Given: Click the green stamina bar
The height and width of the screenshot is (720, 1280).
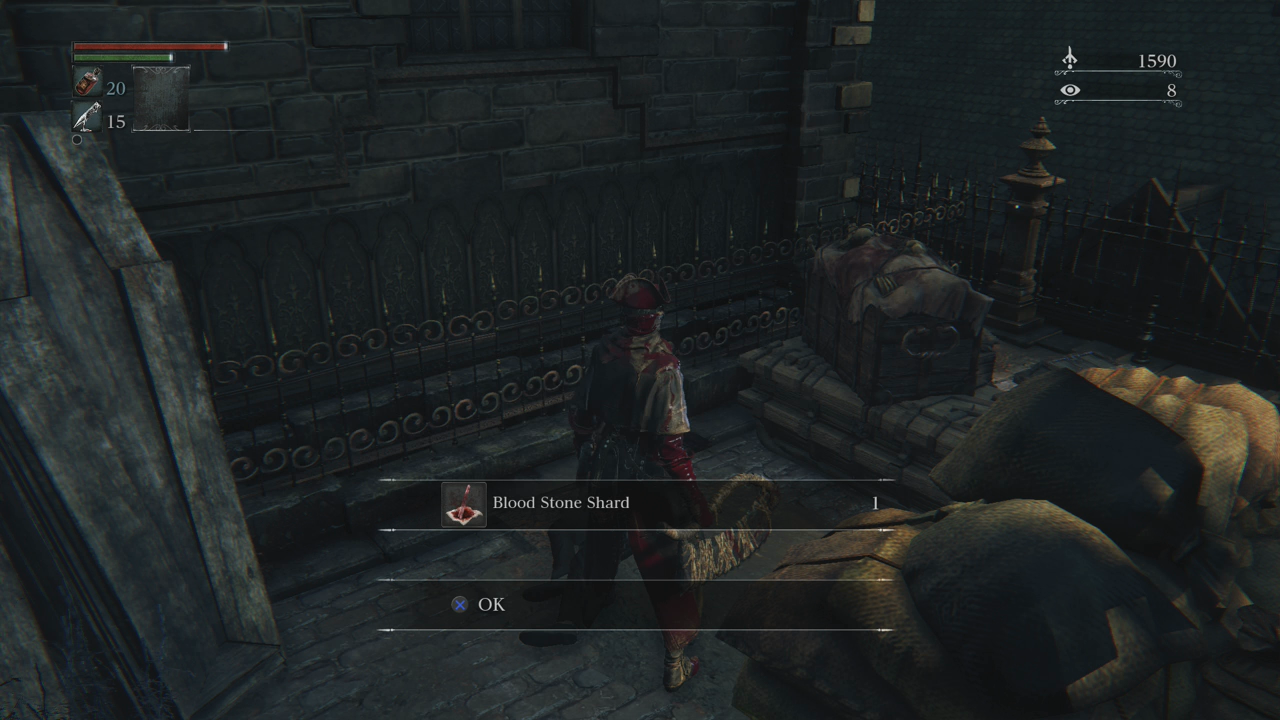Looking at the screenshot, I should pyautogui.click(x=122, y=57).
